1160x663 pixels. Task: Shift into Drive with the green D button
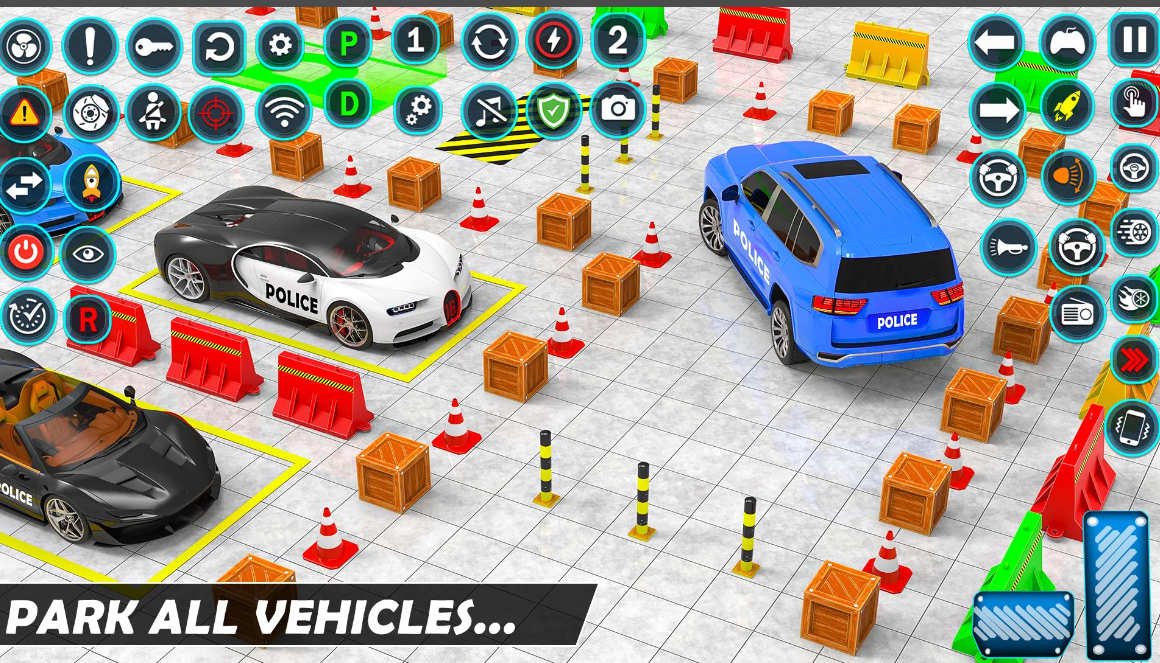(x=348, y=103)
